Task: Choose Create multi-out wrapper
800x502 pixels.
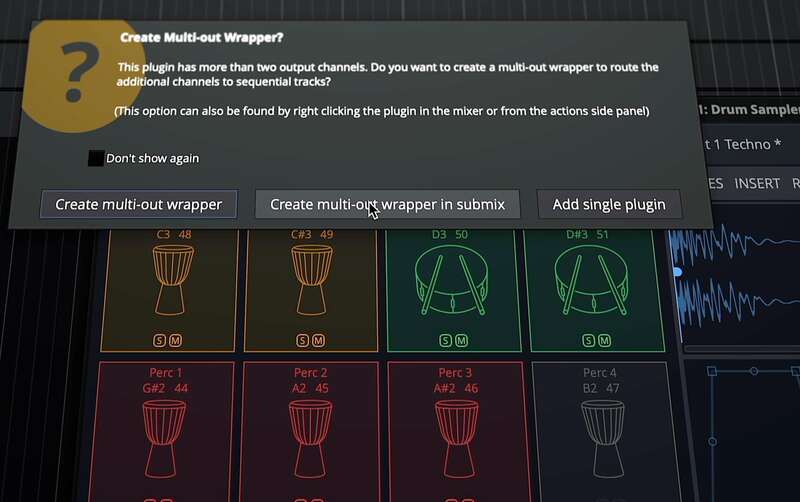Action: click(138, 204)
